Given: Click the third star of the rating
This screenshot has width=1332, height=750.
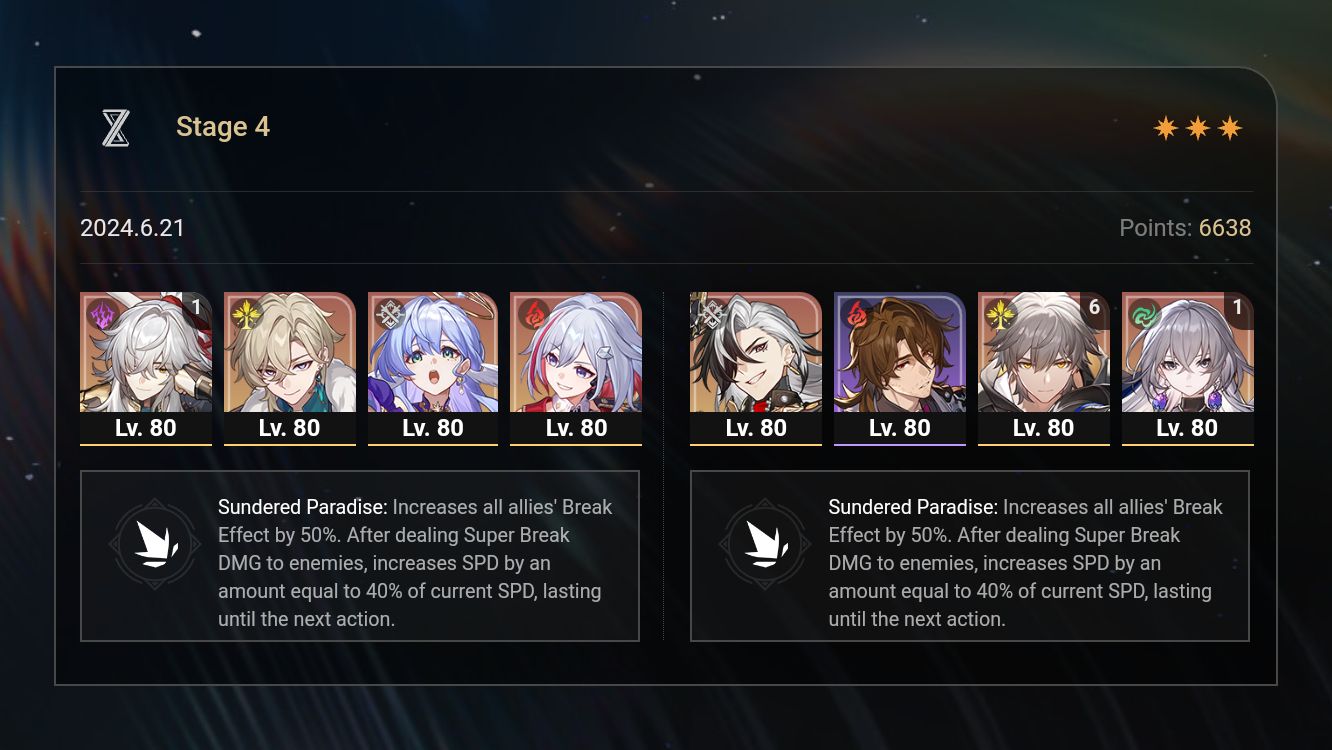Looking at the screenshot, I should tap(1231, 127).
